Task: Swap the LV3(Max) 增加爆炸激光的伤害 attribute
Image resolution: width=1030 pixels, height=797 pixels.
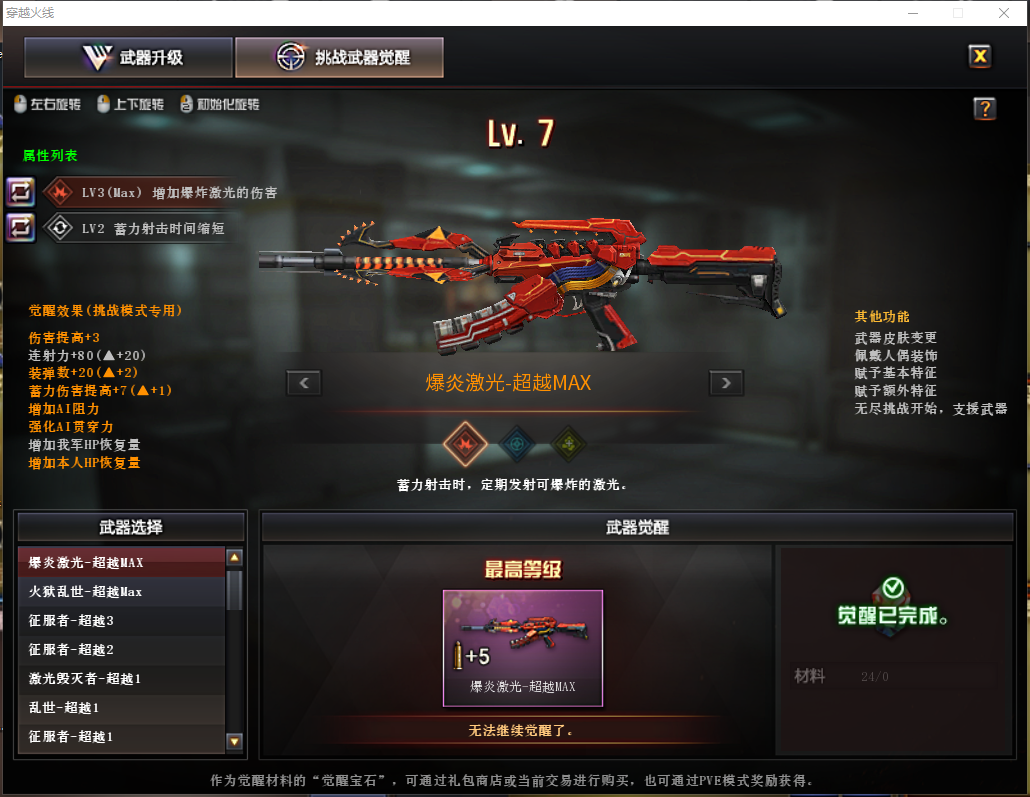Action: tap(21, 192)
